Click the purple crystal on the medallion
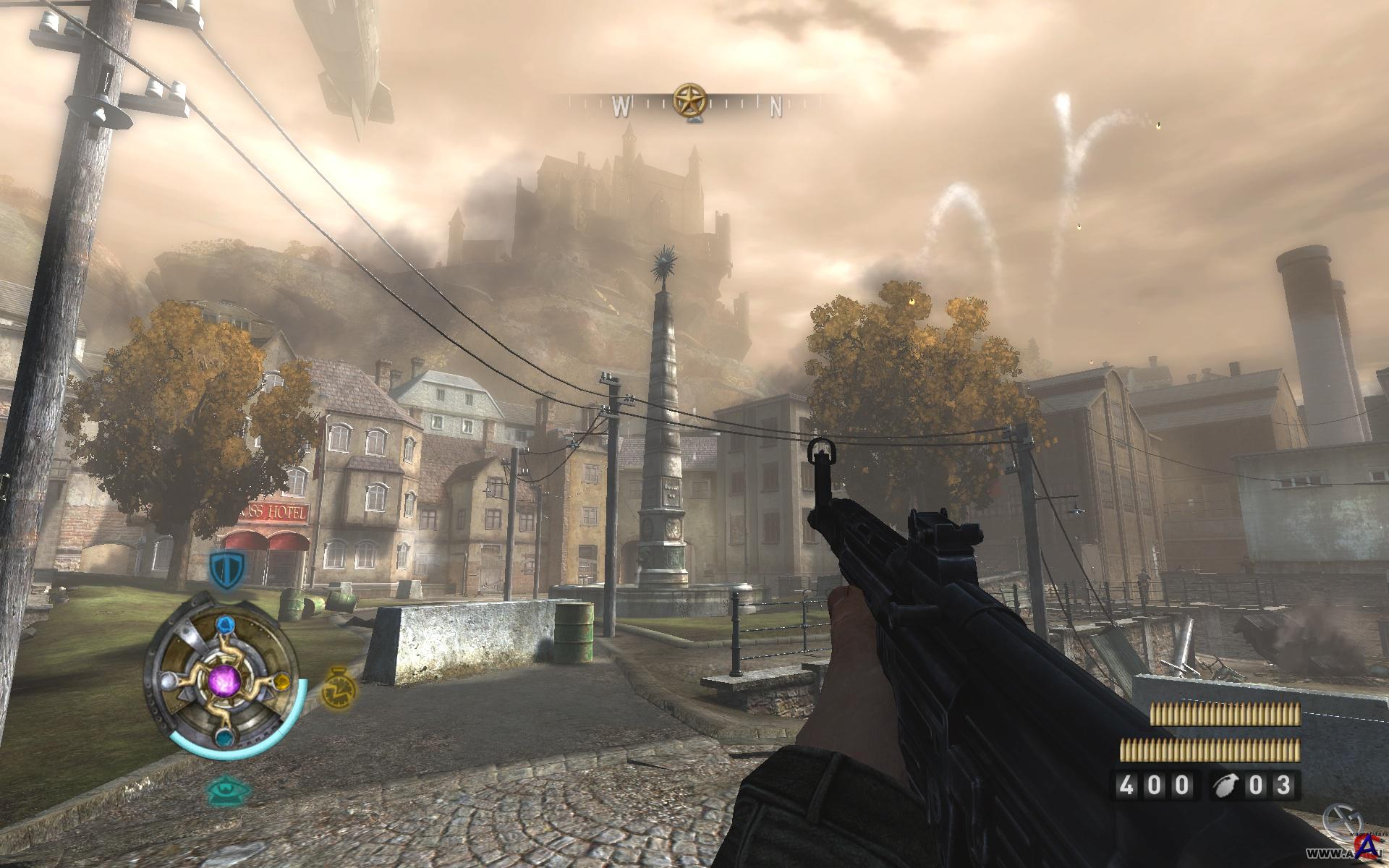 tap(224, 681)
